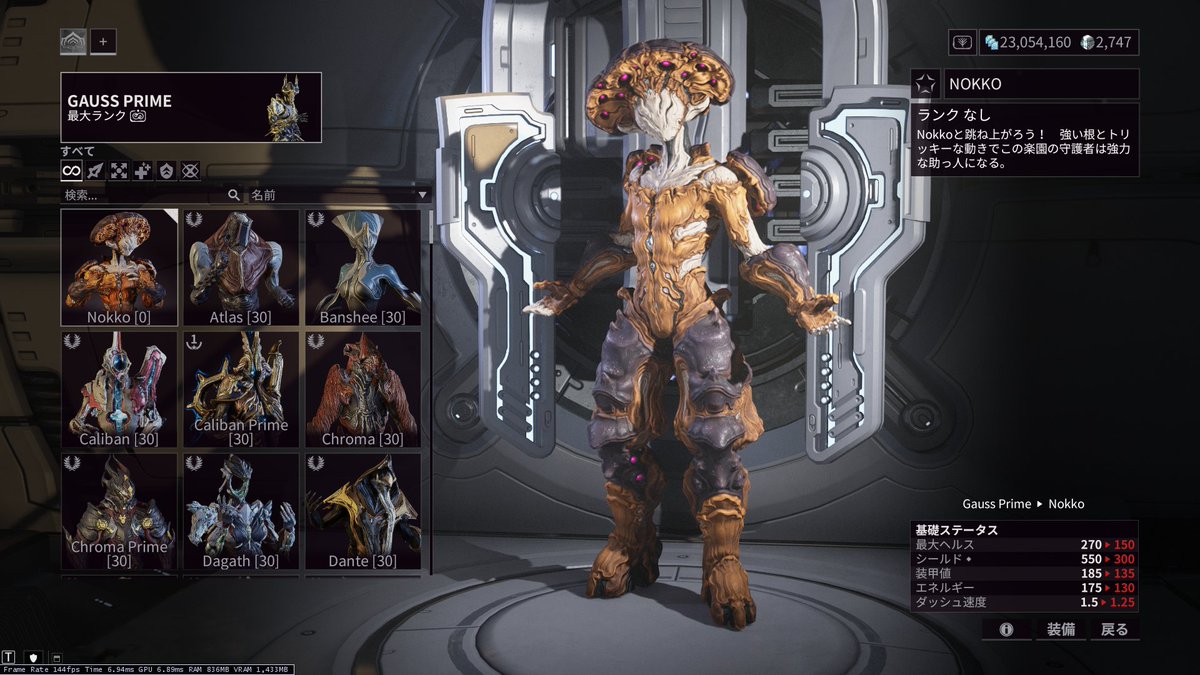Image resolution: width=1200 pixels, height=675 pixels.
Task: Open the 名前 sort dropdown
Action: click(338, 195)
